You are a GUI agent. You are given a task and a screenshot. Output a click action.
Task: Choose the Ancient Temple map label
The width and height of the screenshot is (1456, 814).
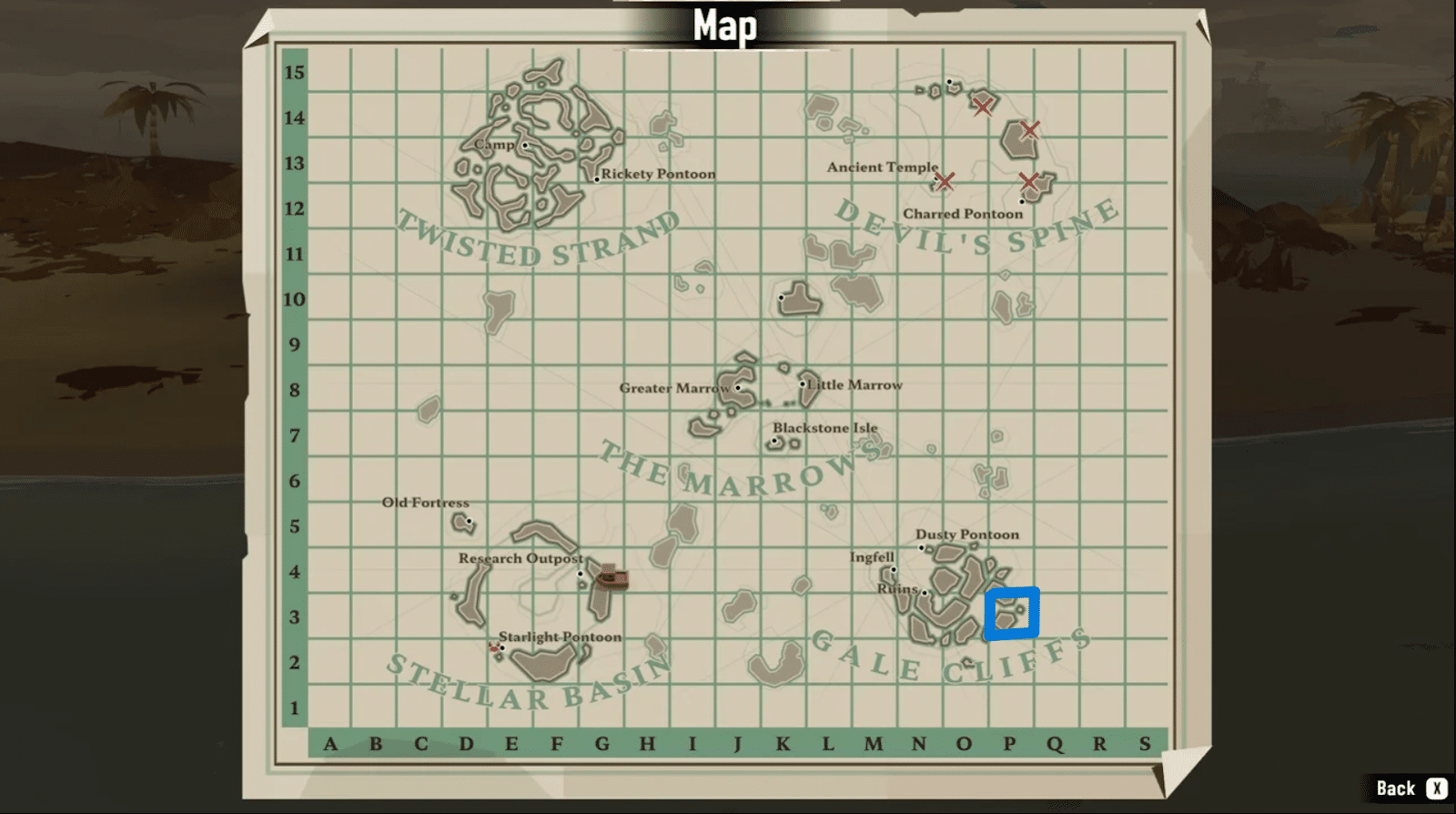pyautogui.click(x=882, y=168)
